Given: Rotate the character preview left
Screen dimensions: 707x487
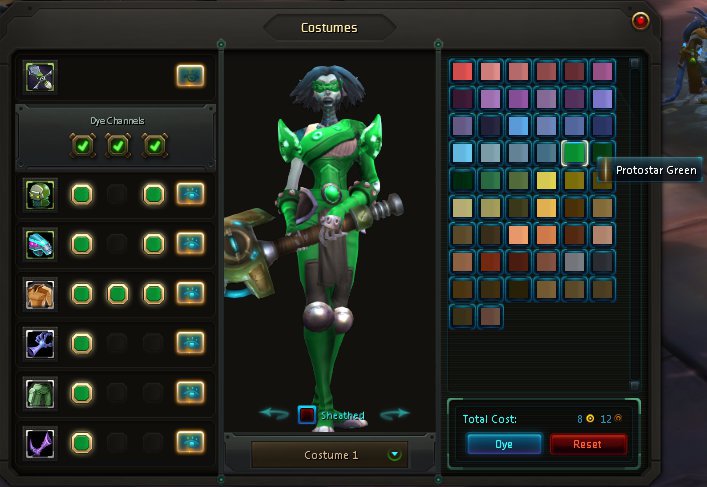Looking at the screenshot, I should 274,413.
